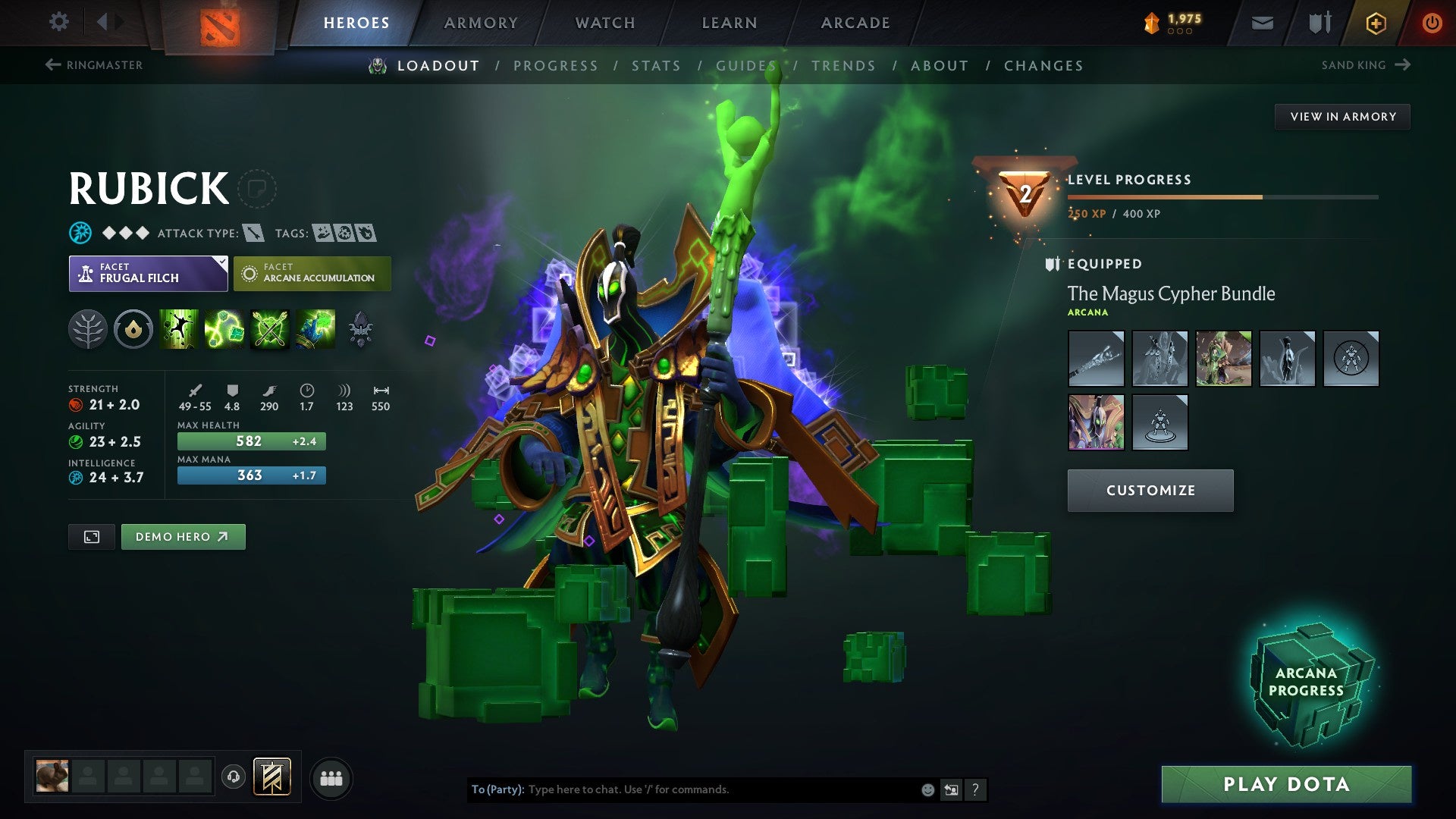Open the settings gear icon
1456x819 pixels.
58,22
